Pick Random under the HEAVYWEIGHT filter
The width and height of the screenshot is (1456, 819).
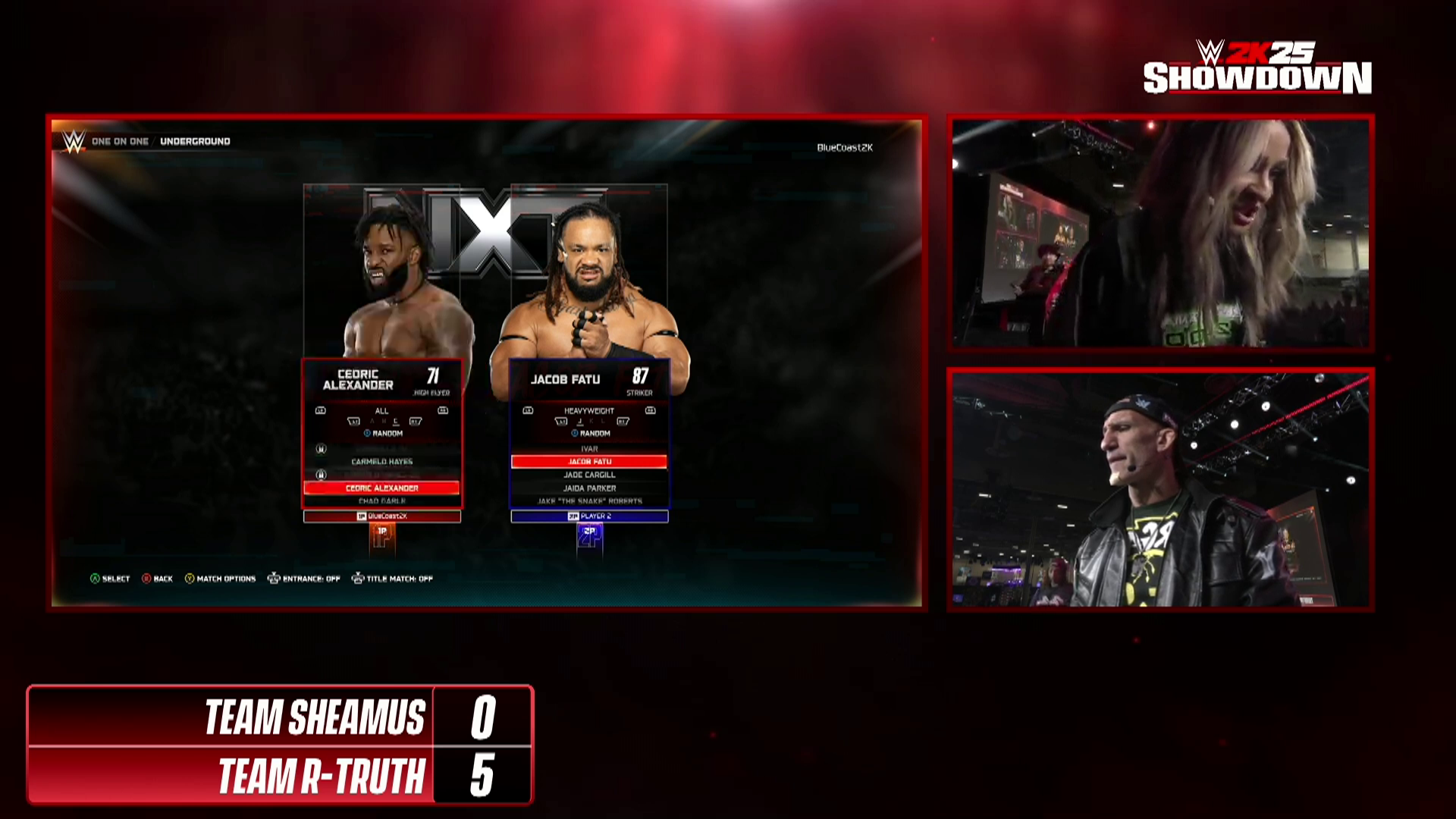click(x=591, y=434)
